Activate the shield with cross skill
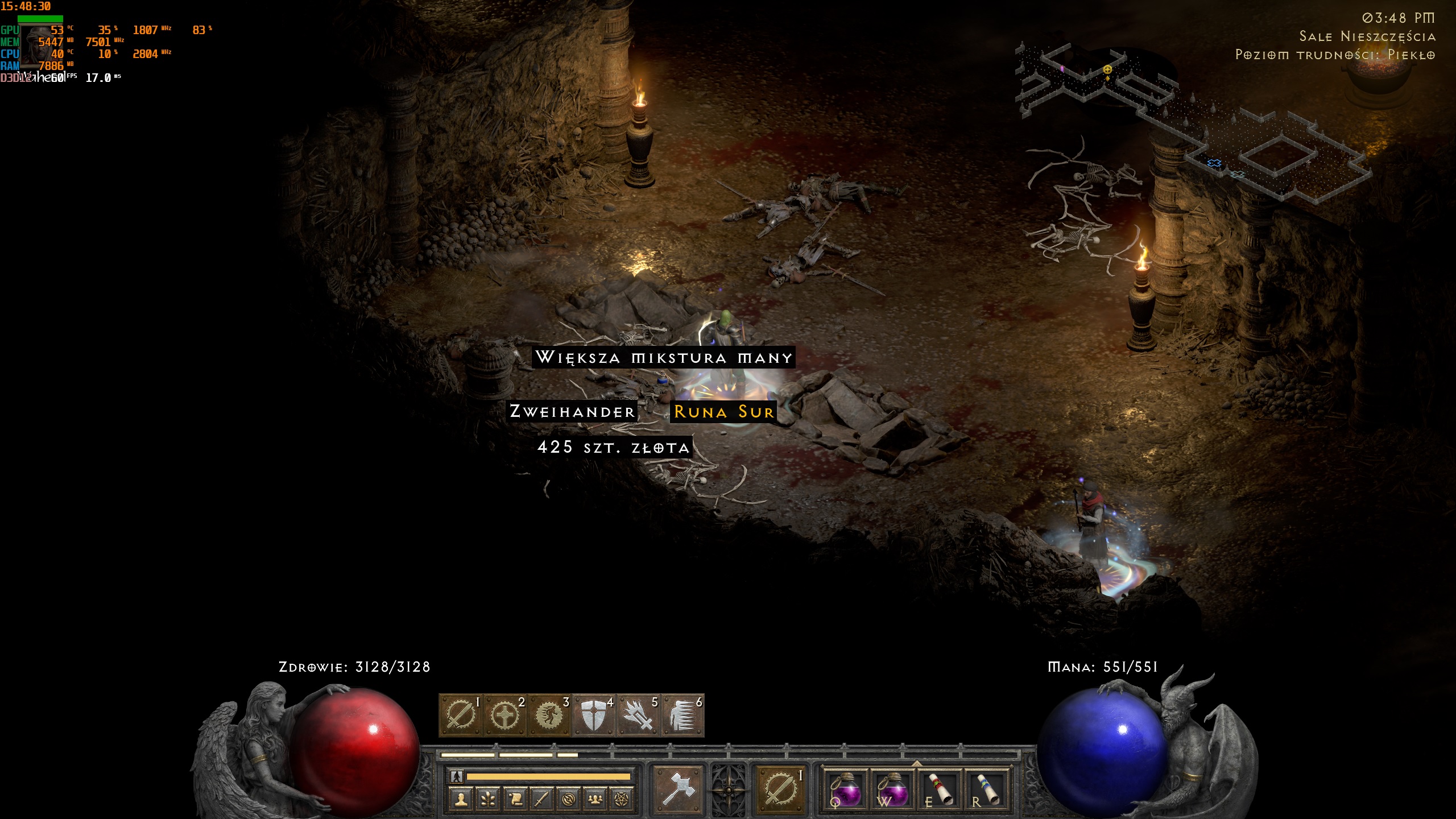This screenshot has width=1456, height=819. (594, 715)
